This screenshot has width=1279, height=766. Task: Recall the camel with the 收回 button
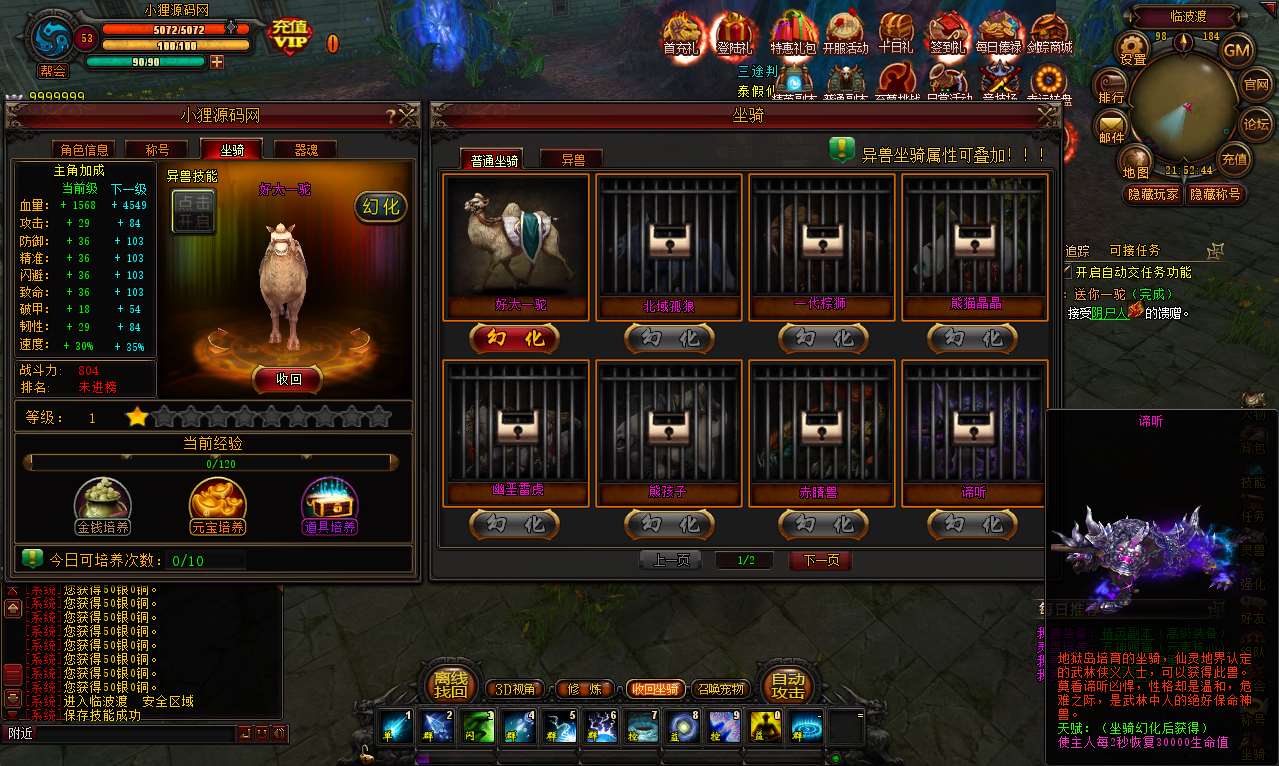pyautogui.click(x=287, y=379)
